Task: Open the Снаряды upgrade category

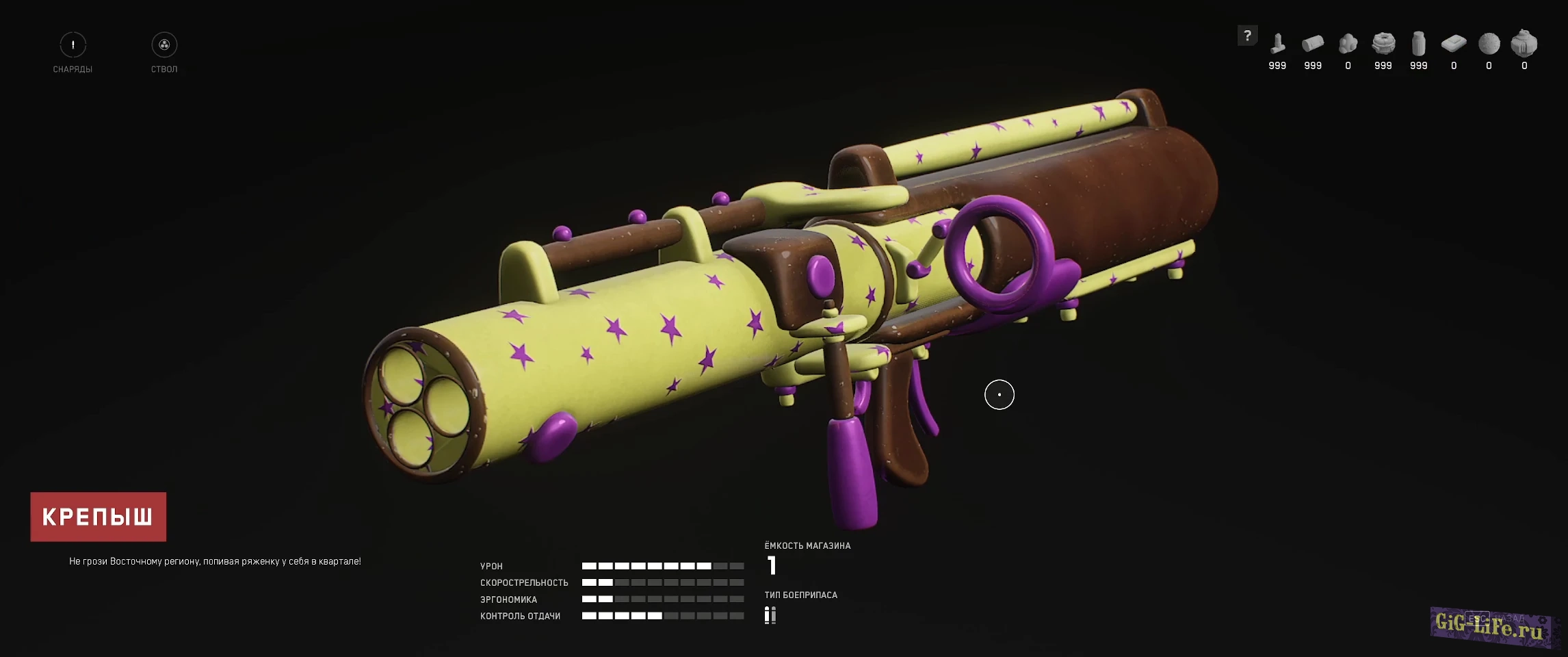Action: [73, 45]
